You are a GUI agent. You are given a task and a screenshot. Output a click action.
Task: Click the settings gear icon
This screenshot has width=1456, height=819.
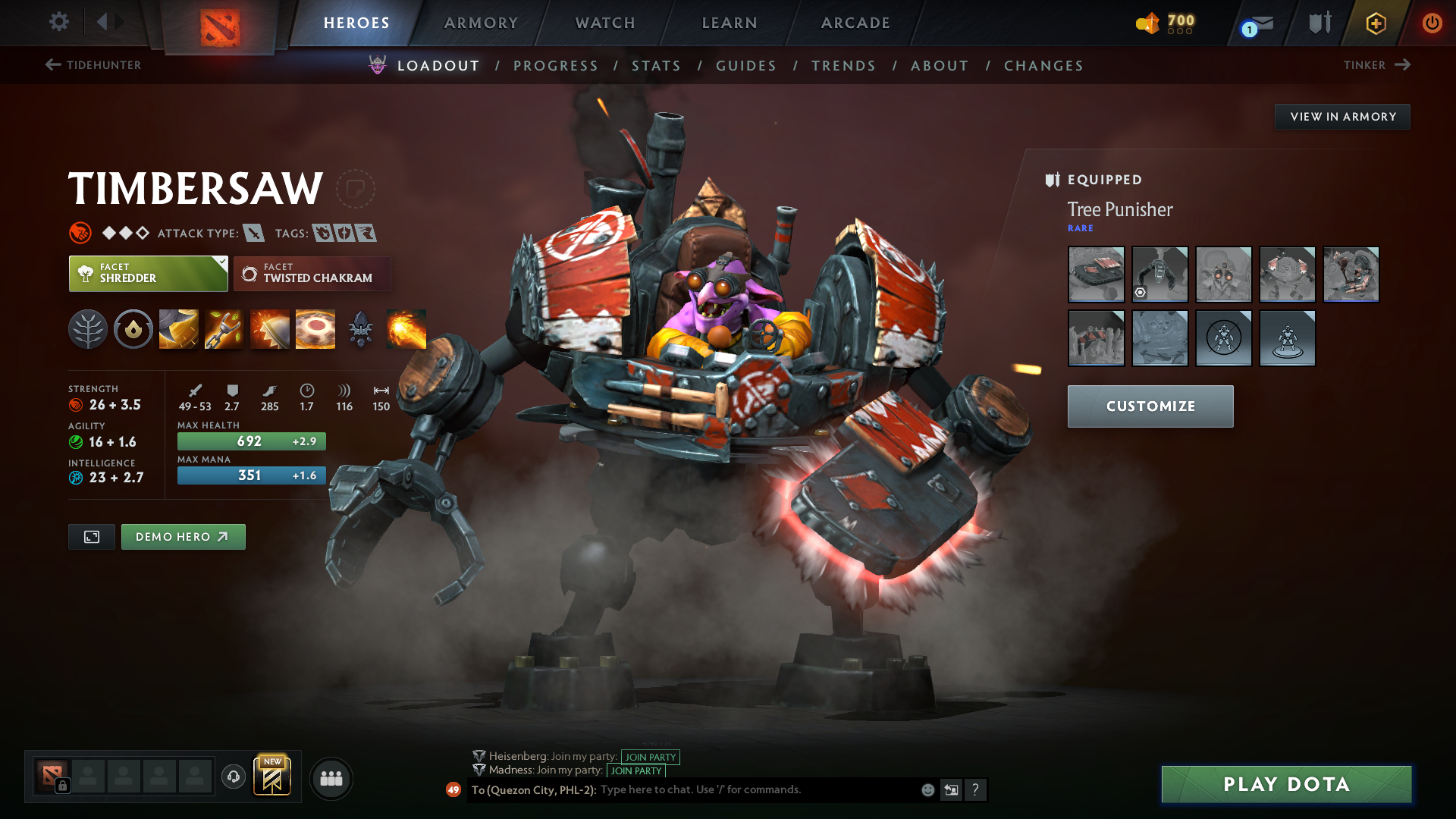point(58,22)
